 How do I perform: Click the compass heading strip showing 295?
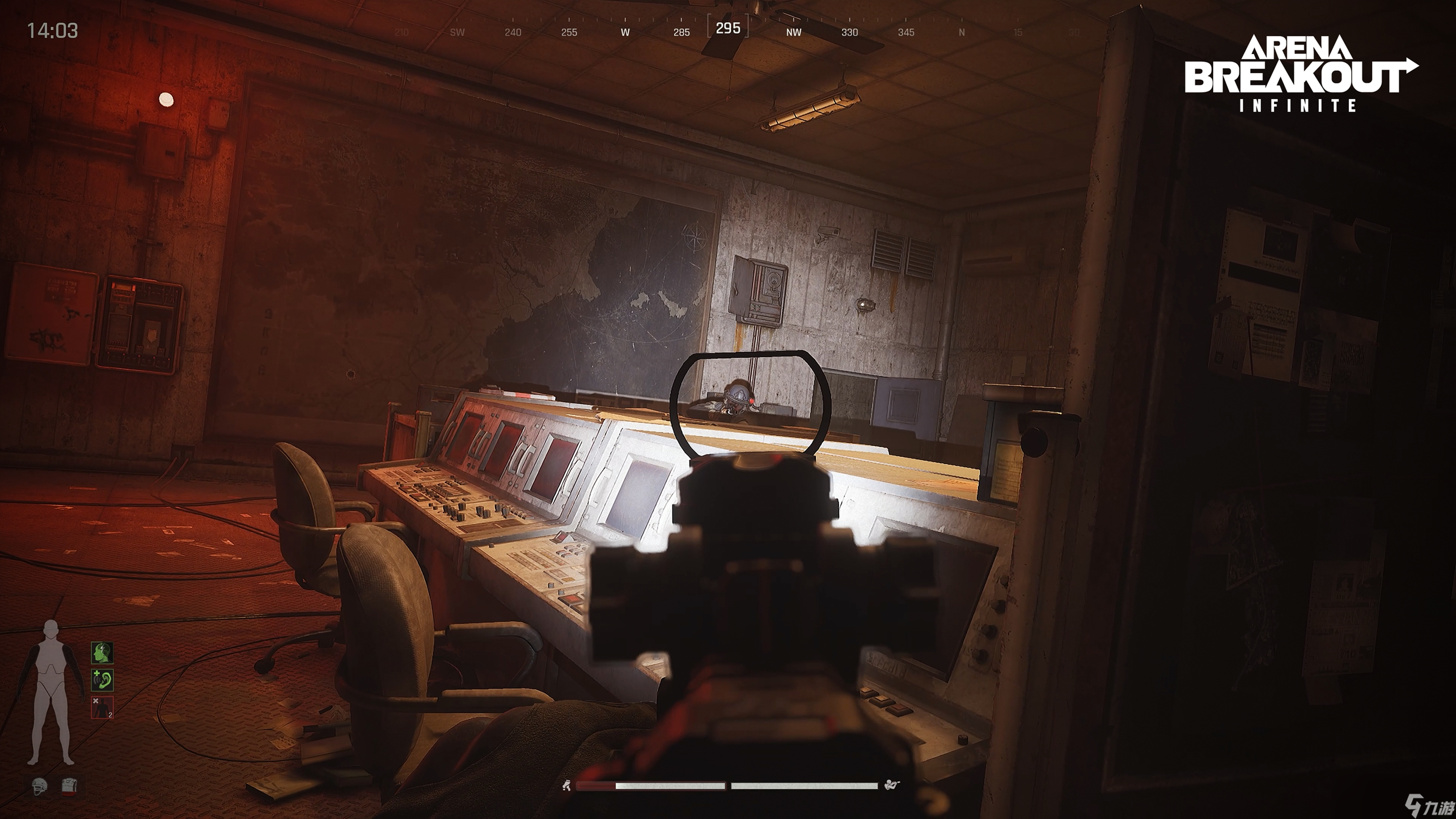pyautogui.click(x=728, y=28)
